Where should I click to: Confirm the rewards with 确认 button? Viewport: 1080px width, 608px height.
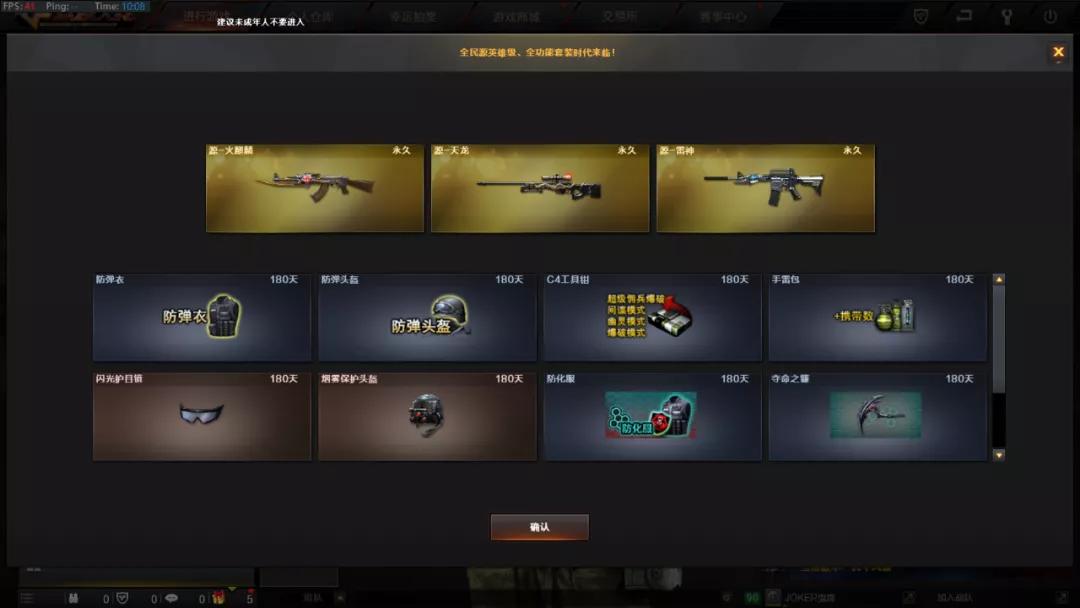click(x=539, y=527)
